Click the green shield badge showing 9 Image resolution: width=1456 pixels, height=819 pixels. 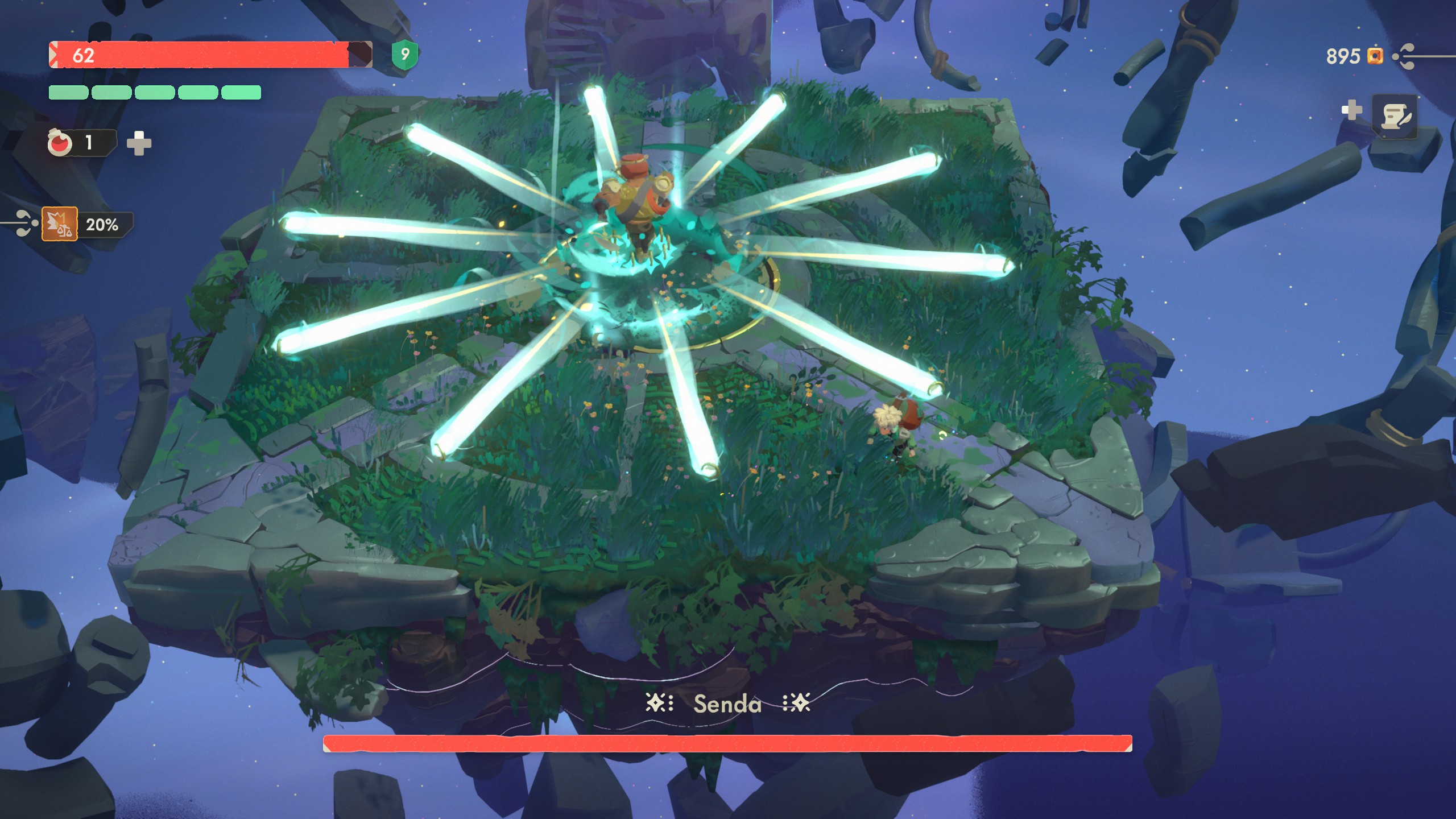(x=406, y=53)
